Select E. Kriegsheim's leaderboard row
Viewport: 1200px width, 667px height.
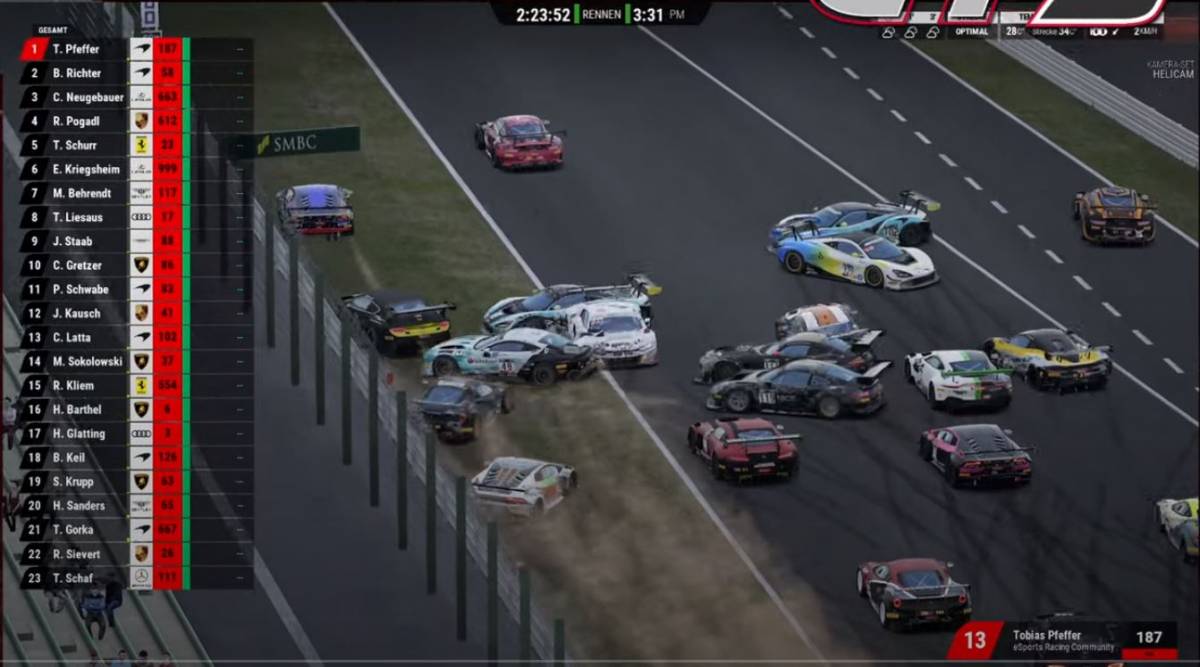[86, 169]
